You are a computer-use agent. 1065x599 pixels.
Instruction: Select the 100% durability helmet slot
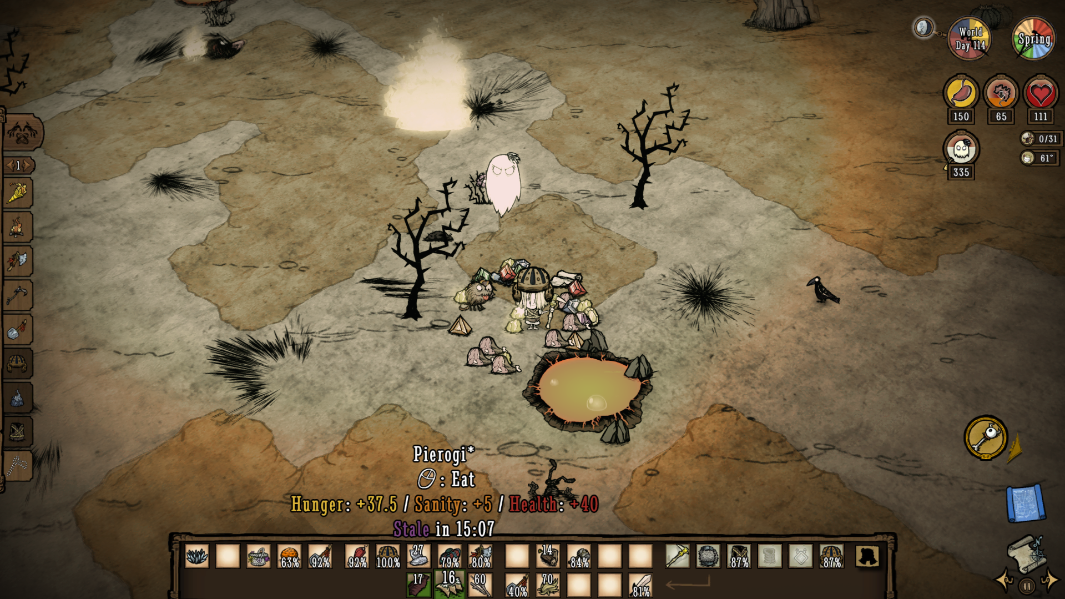(387, 556)
